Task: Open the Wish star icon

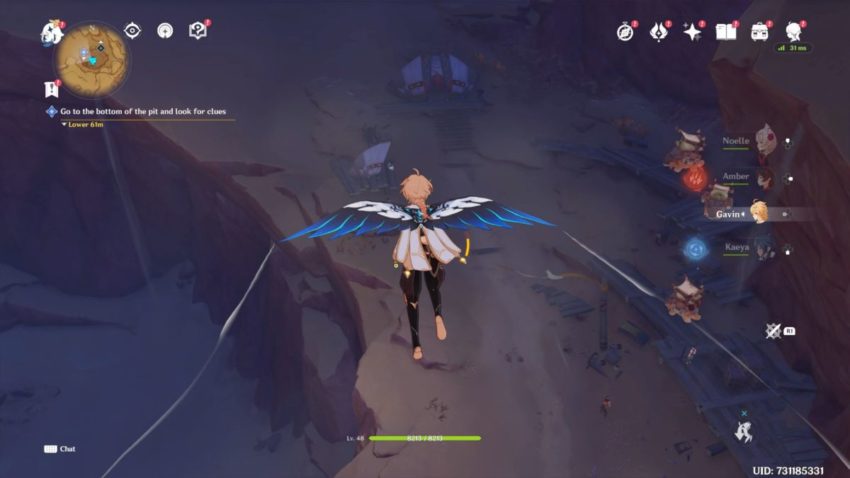Action: [691, 32]
